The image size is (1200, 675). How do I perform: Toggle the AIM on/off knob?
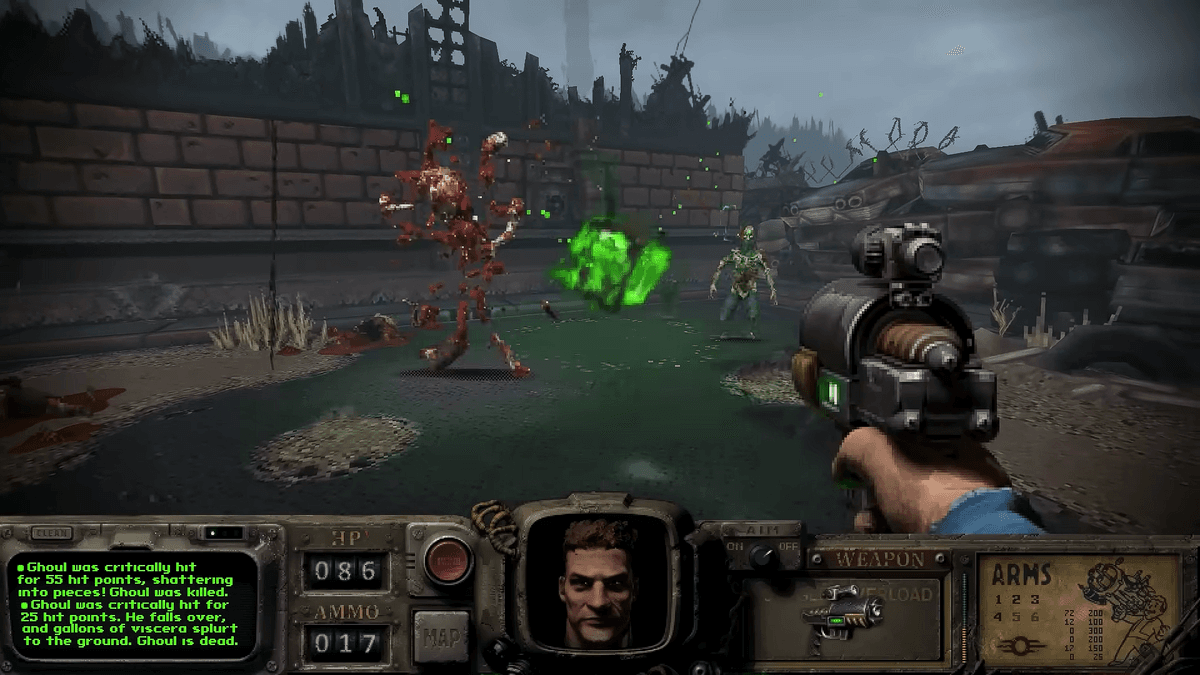coord(762,553)
